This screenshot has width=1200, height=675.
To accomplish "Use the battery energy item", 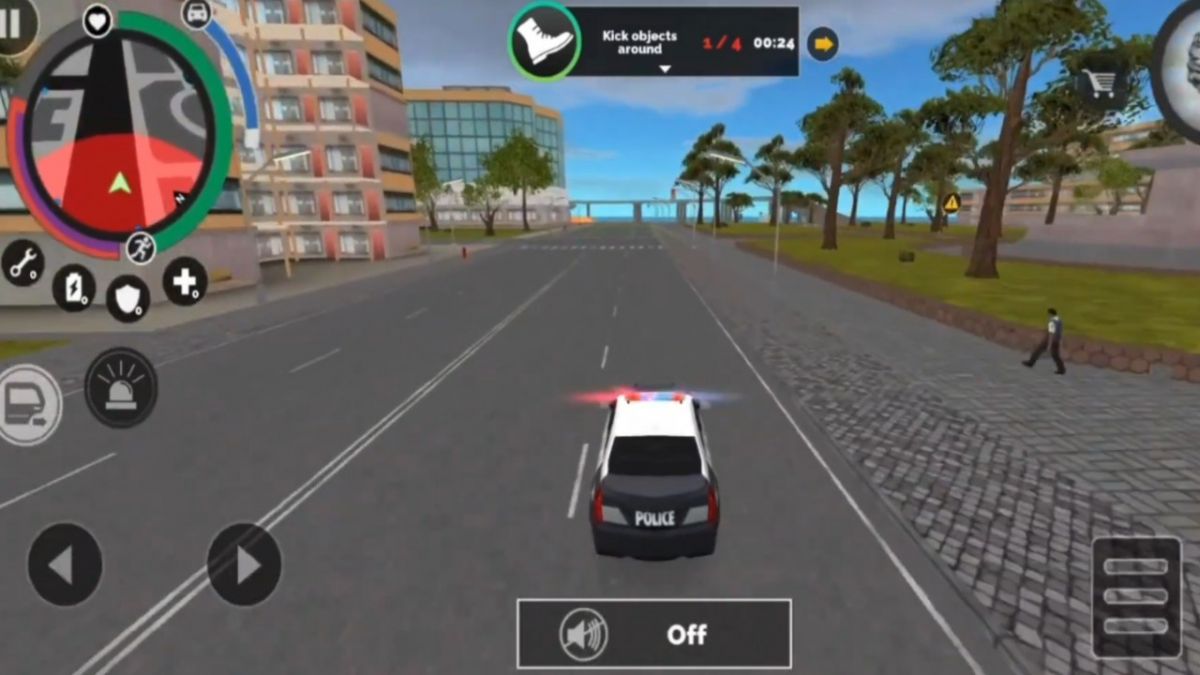I will [74, 288].
